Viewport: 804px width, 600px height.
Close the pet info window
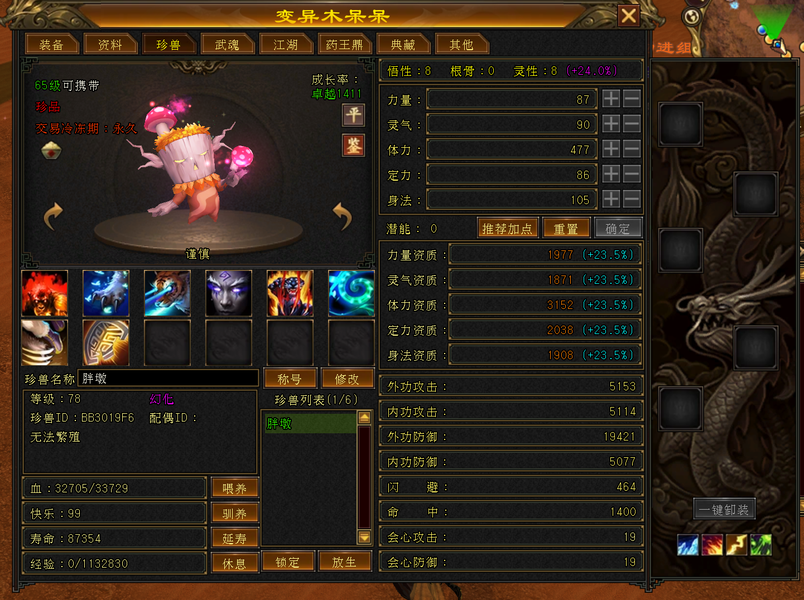[628, 16]
